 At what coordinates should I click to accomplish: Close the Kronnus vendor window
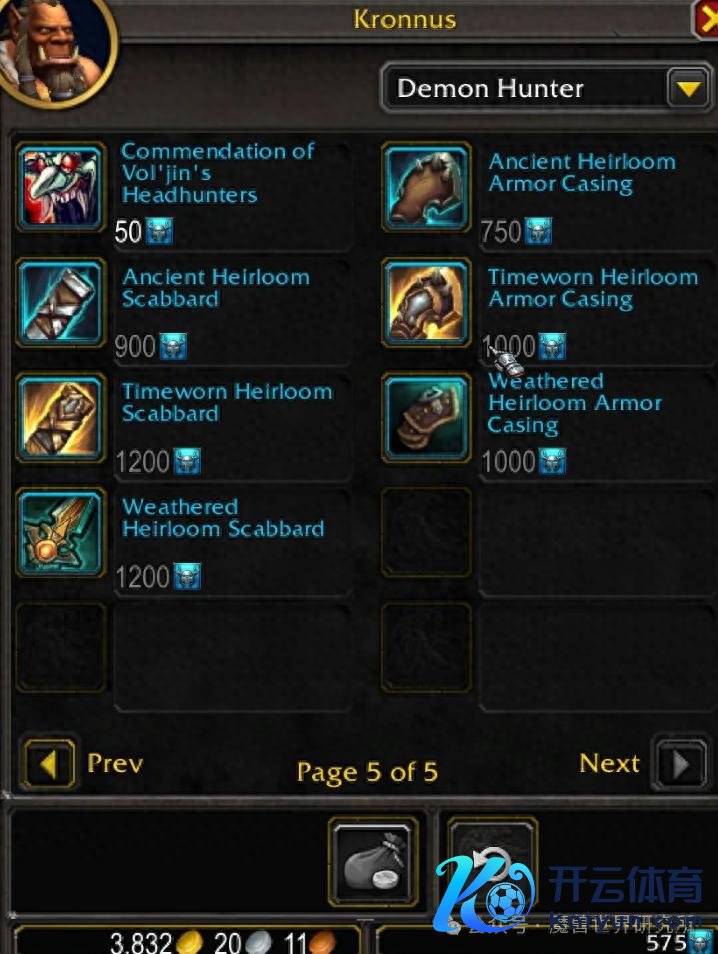(707, 19)
